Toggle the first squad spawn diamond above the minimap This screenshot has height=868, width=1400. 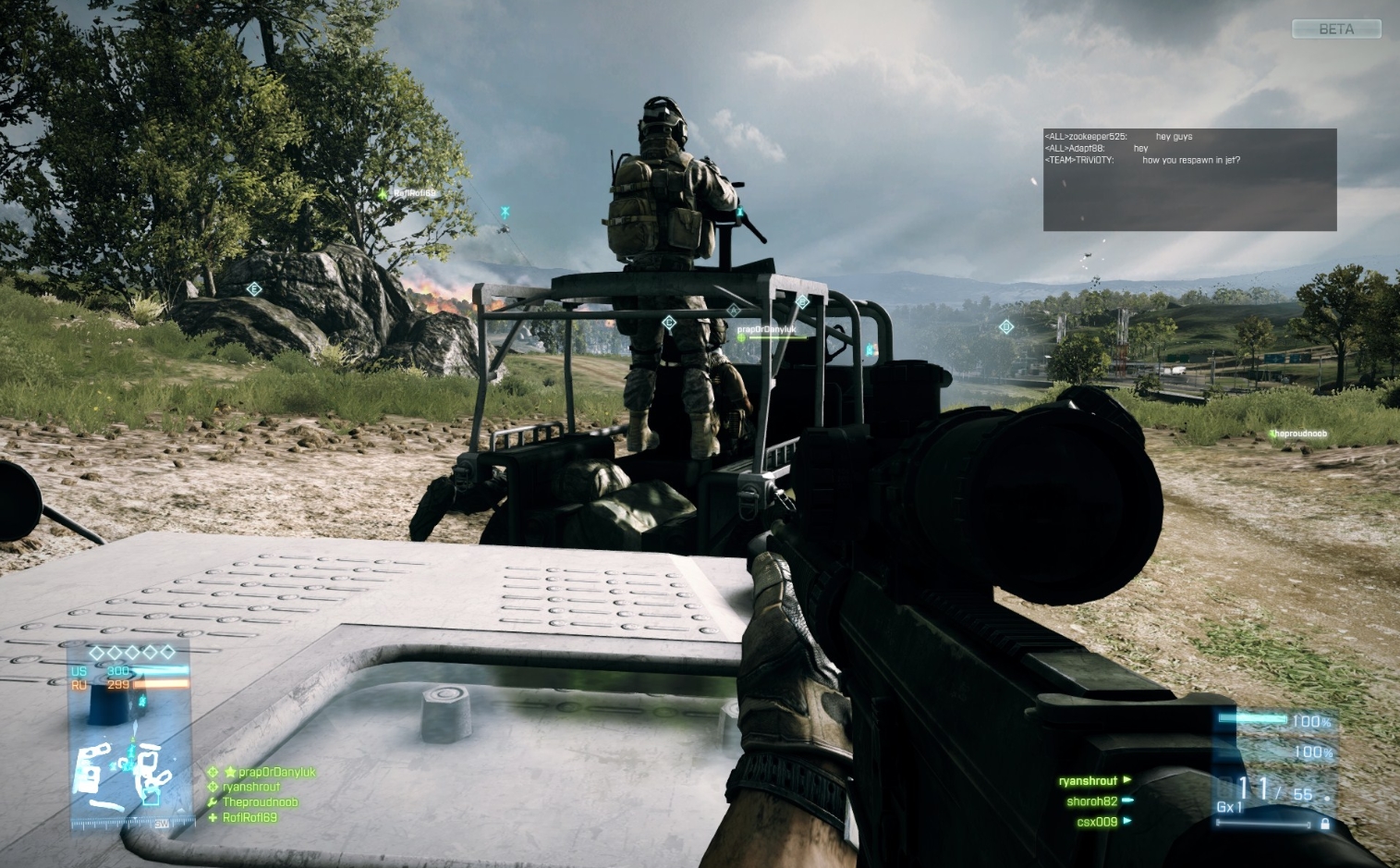coord(95,652)
